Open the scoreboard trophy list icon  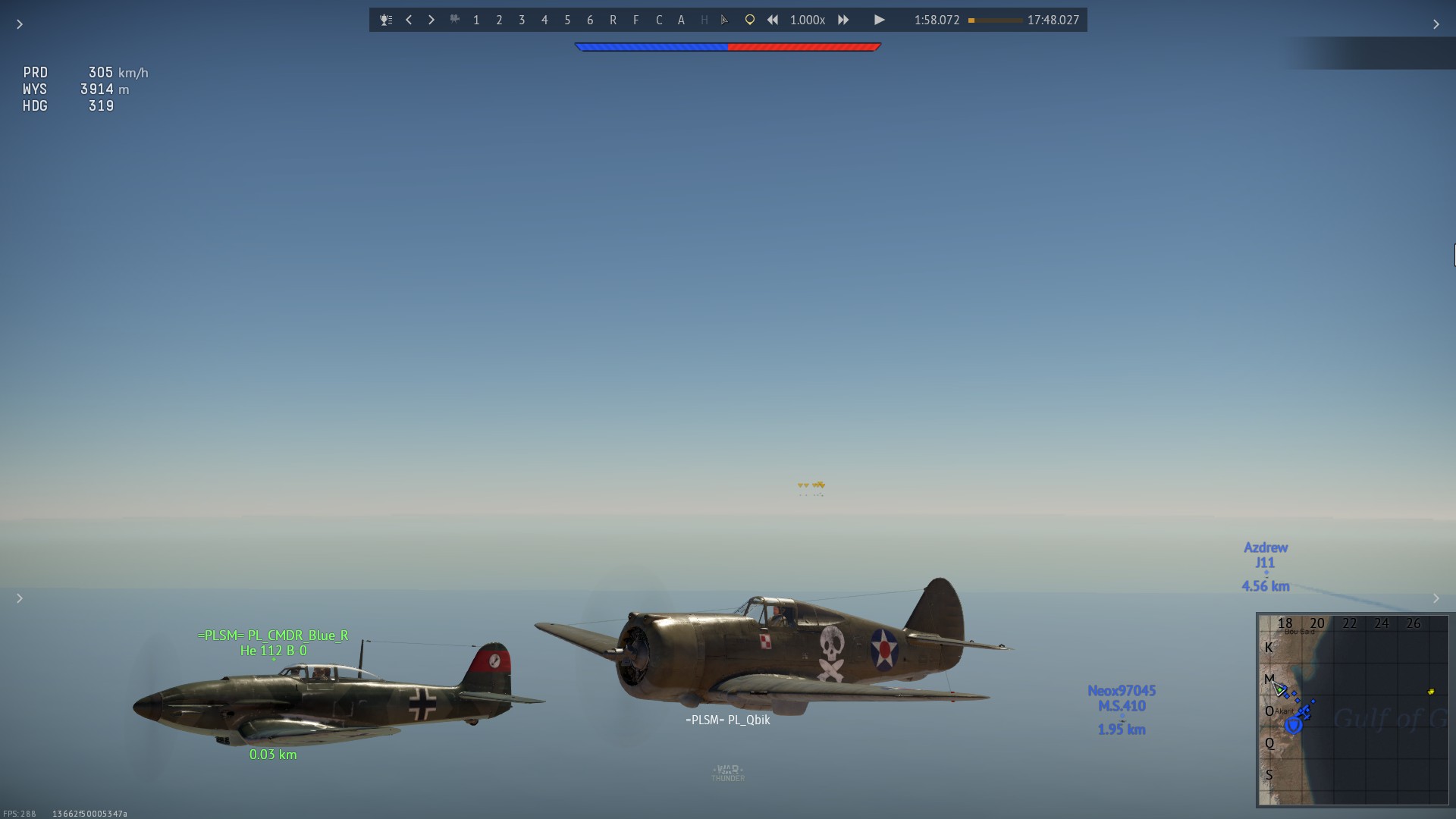386,20
